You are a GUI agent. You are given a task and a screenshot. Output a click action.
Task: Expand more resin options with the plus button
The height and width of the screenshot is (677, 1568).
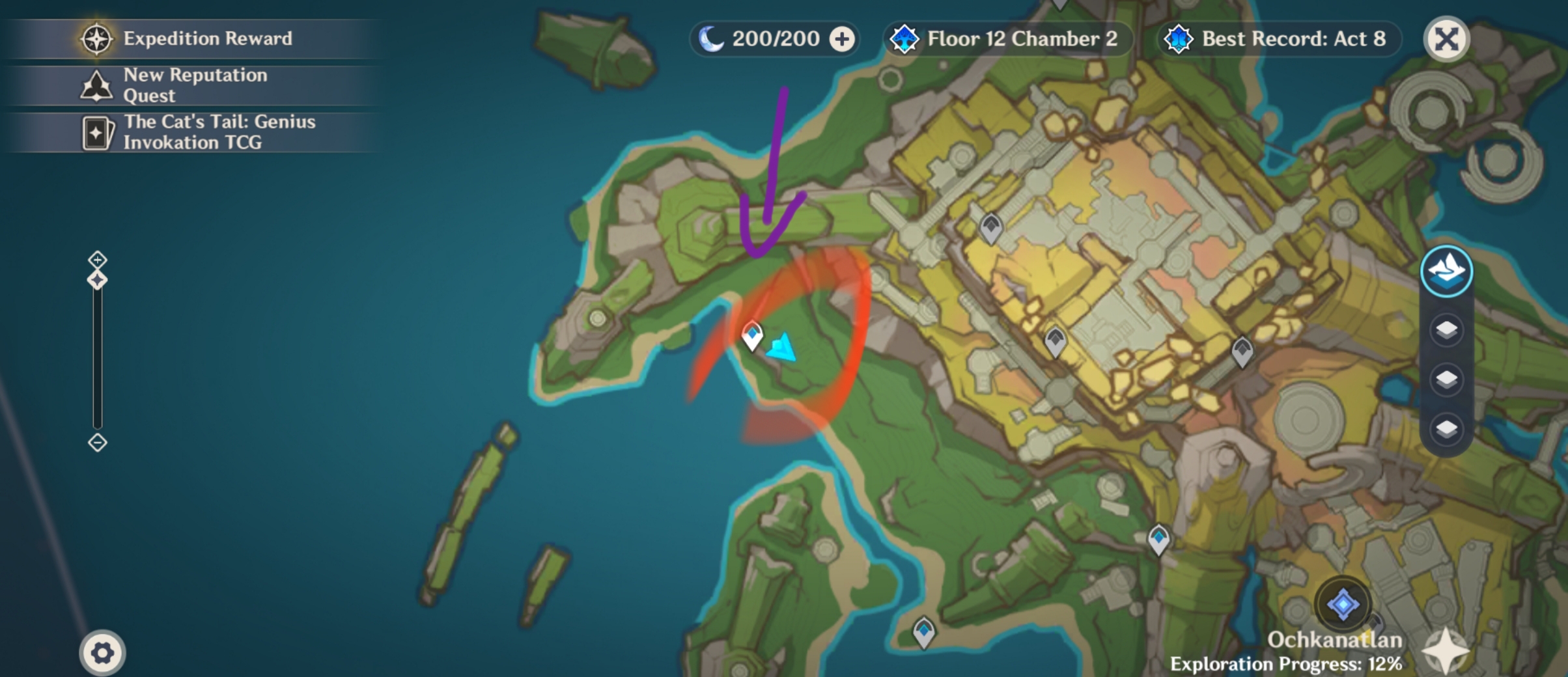click(843, 38)
